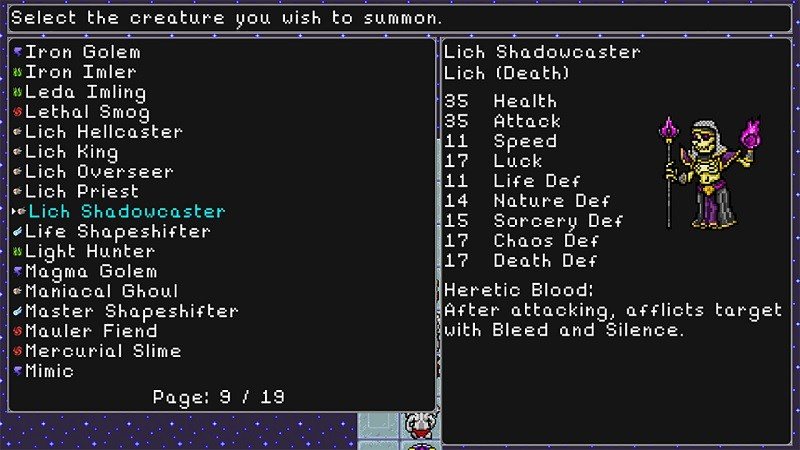Summon the Lich King
This screenshot has height=450, width=800.
[x=72, y=152]
